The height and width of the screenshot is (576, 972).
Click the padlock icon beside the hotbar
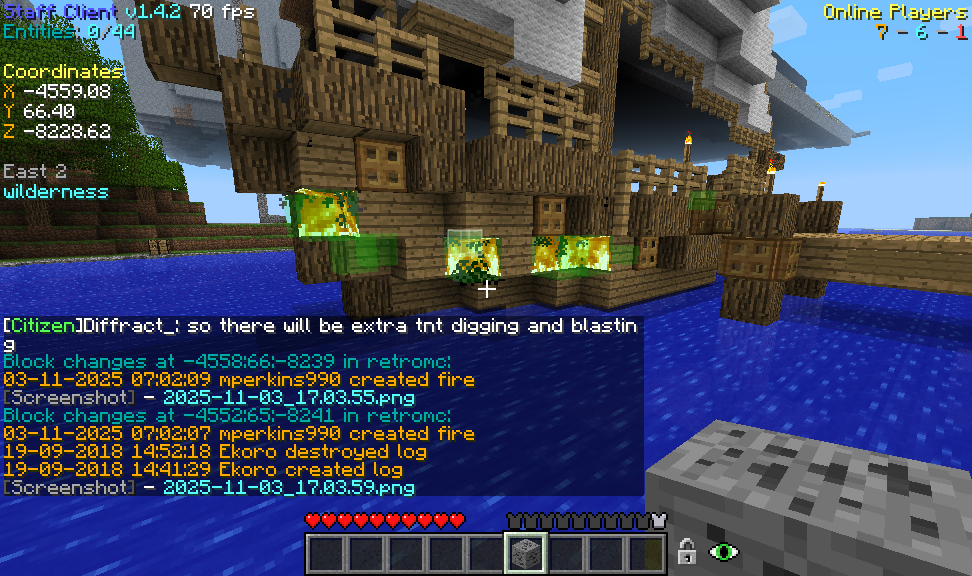[x=686, y=551]
